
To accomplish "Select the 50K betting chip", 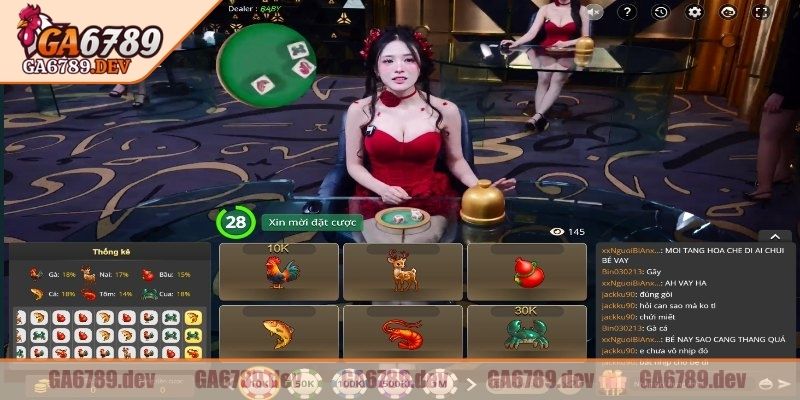I will tap(305, 384).
